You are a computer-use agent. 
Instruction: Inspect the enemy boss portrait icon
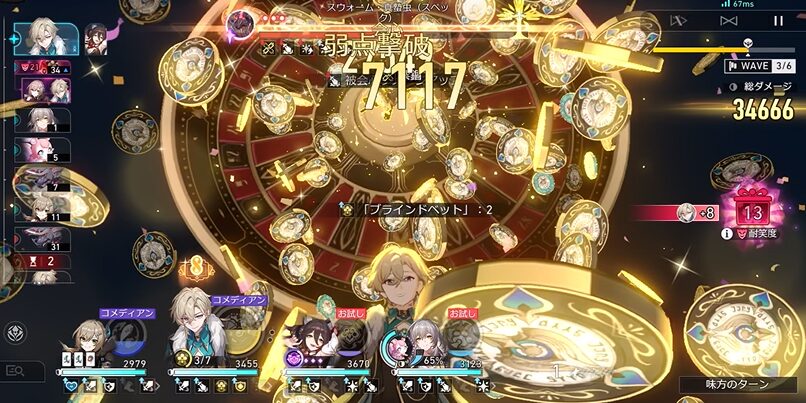click(240, 22)
